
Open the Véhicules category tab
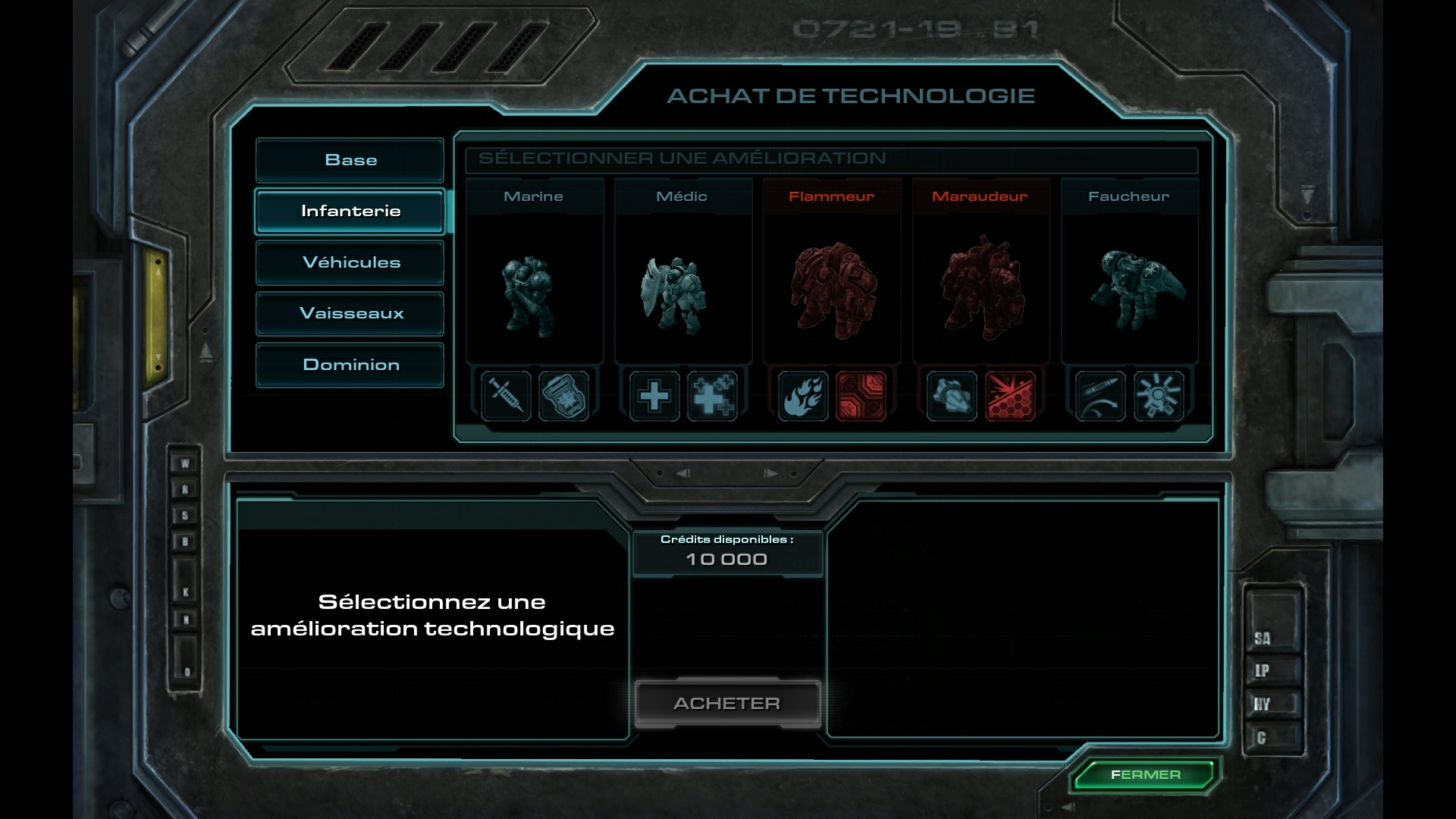[350, 262]
